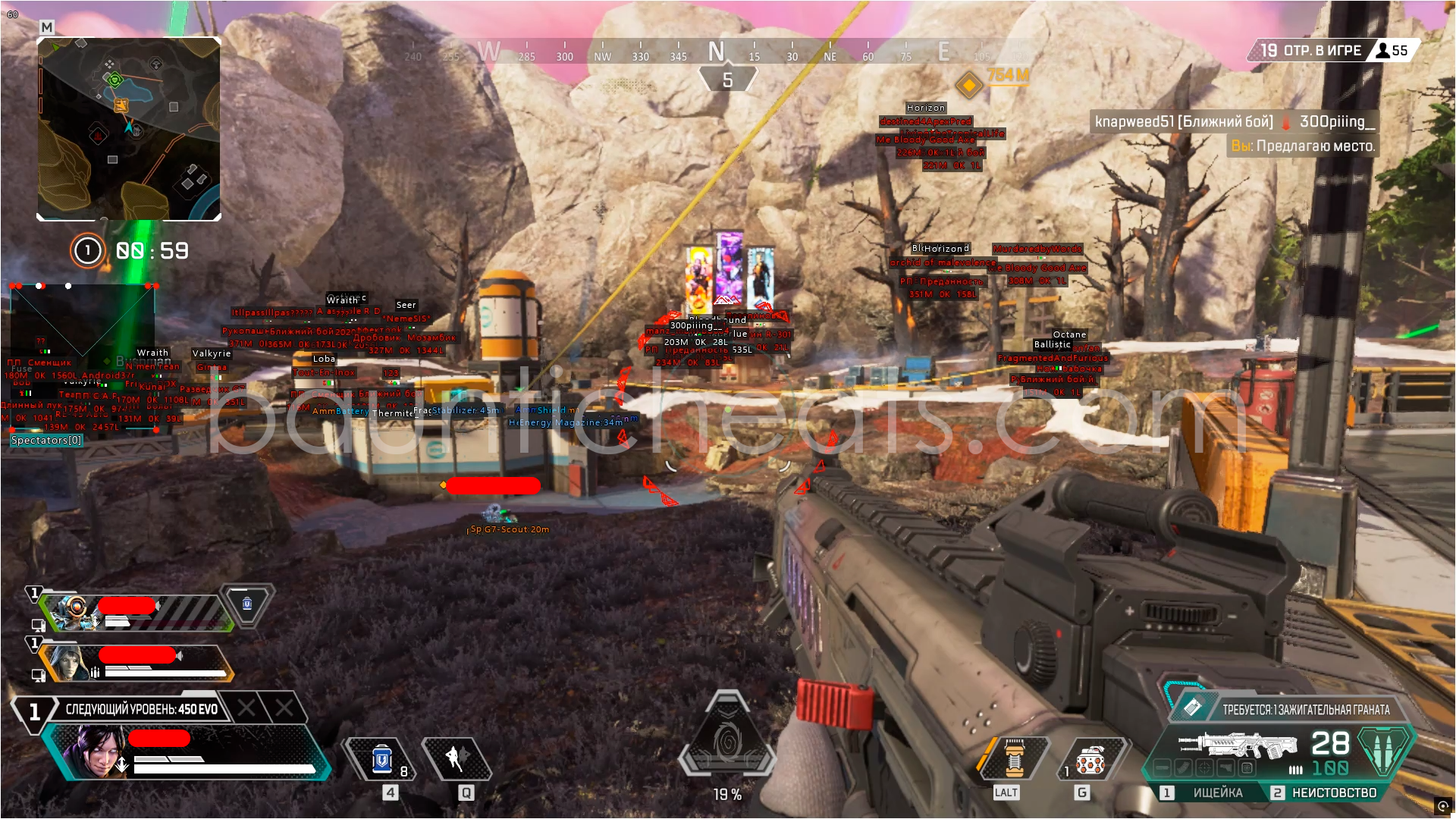Select the survival item slot

1015,758
